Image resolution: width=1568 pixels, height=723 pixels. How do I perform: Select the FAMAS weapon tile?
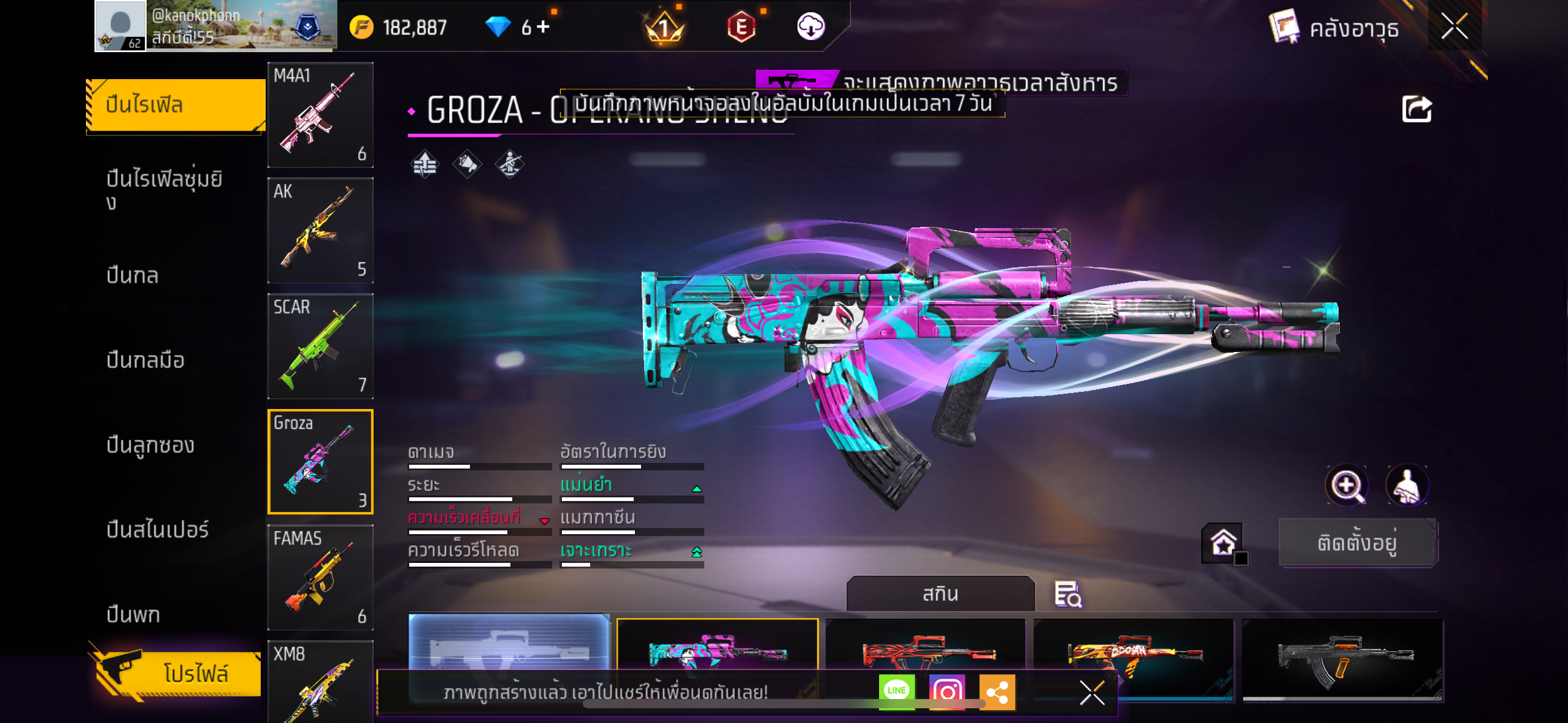320,577
